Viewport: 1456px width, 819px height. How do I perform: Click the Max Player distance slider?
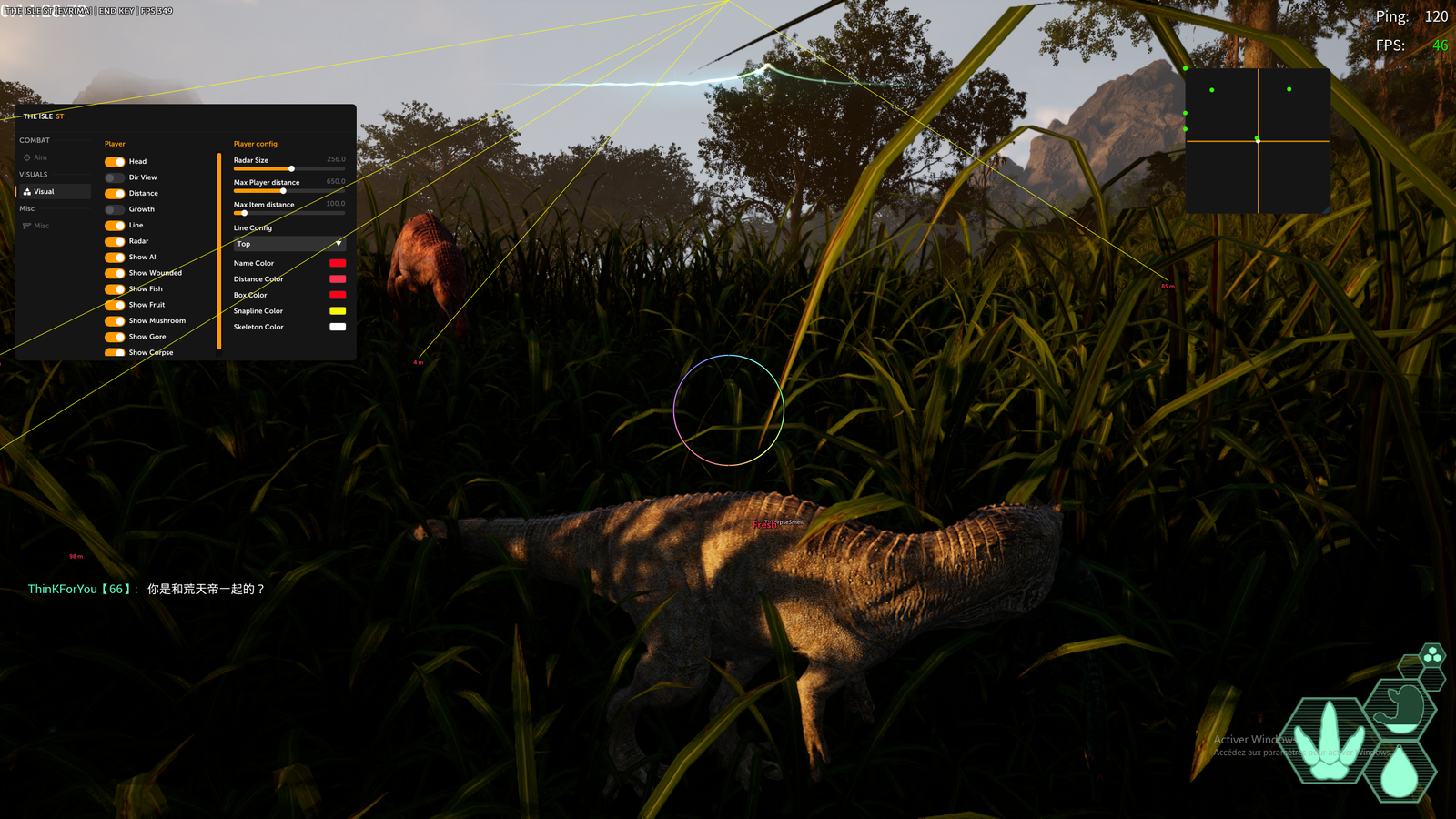[289, 191]
